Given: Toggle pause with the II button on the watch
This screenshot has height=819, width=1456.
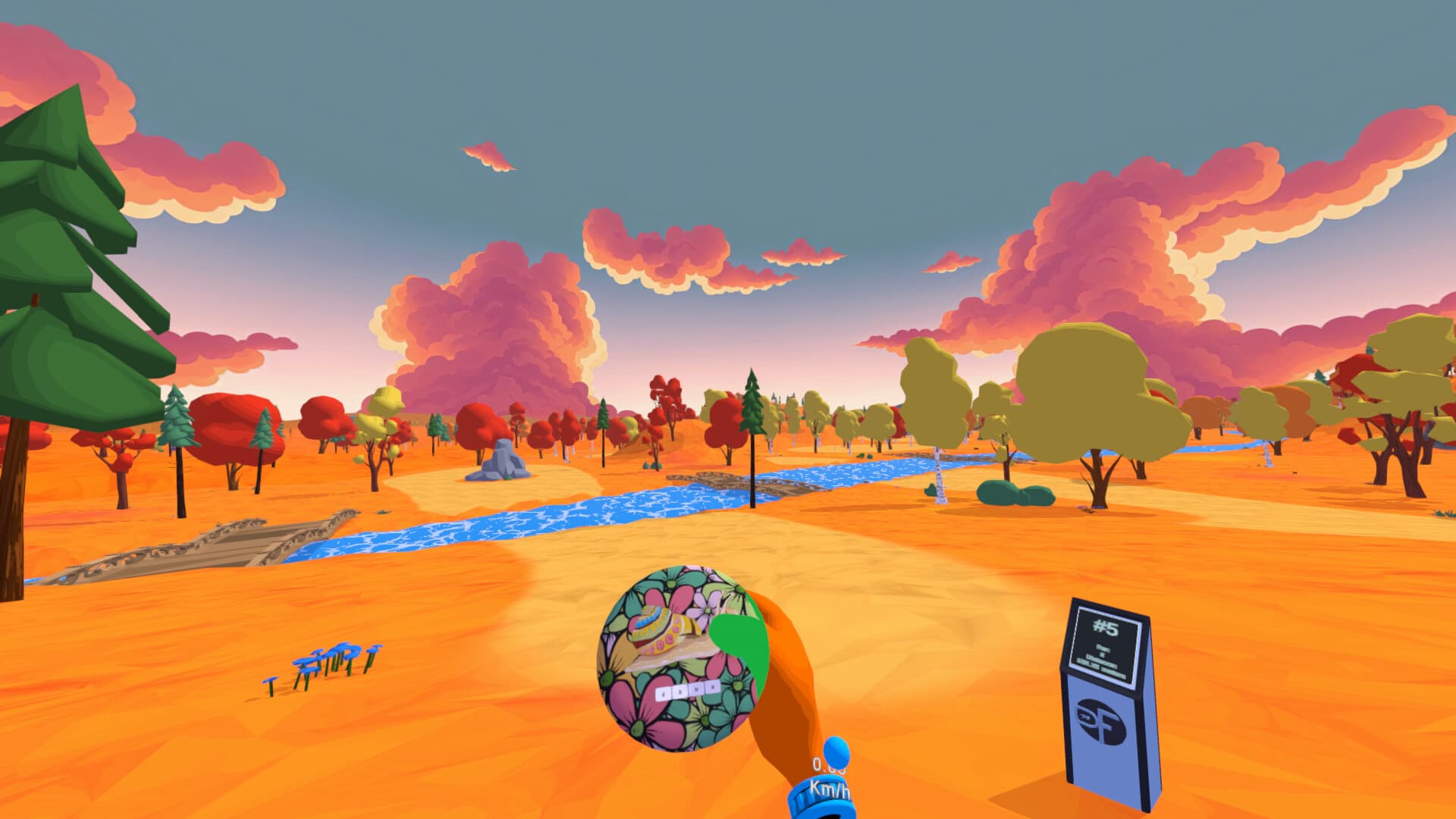Looking at the screenshot, I should point(695,690).
